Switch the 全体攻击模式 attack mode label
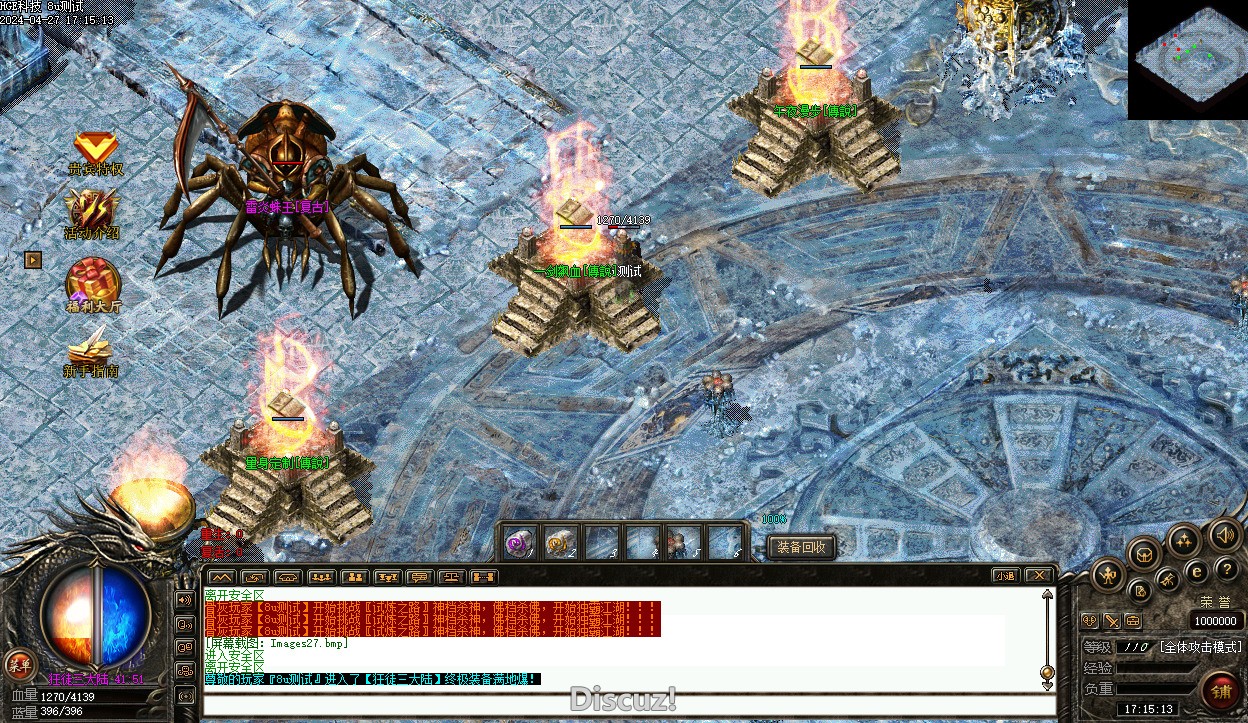Image resolution: width=1248 pixels, height=723 pixels. click(x=1200, y=647)
